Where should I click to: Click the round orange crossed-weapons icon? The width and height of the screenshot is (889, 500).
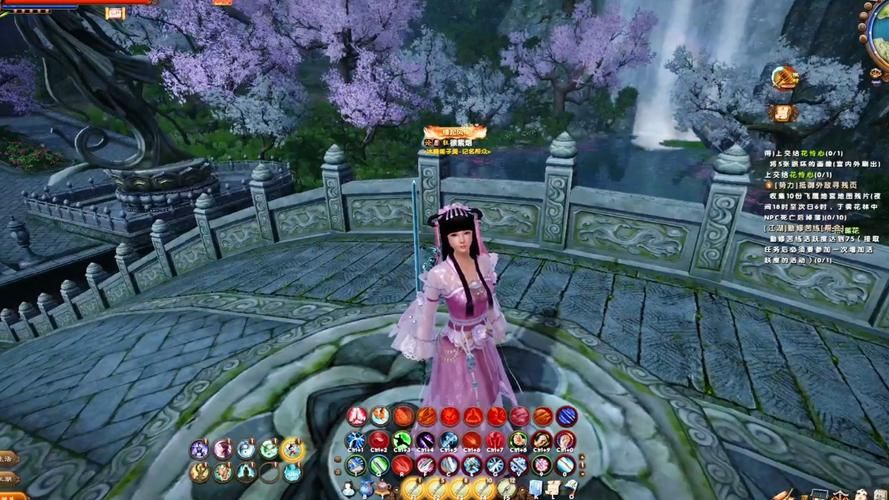[784, 77]
